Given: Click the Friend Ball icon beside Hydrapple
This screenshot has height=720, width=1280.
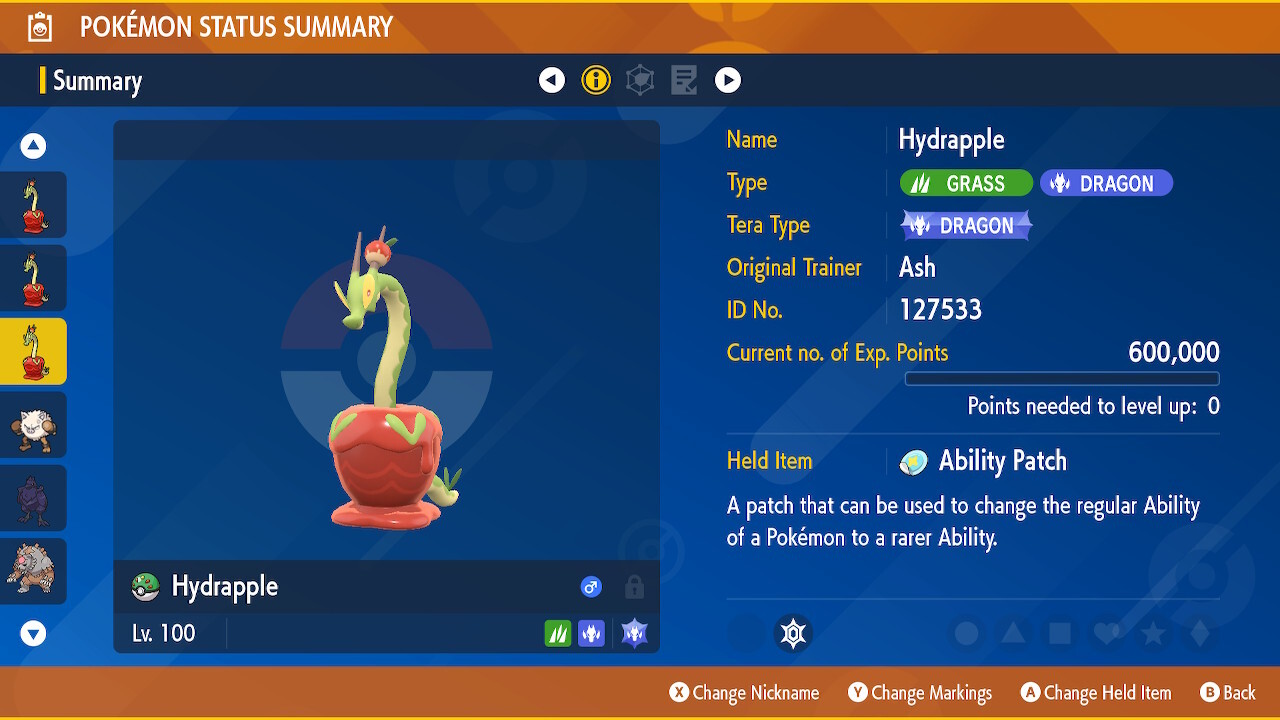Looking at the screenshot, I should pos(144,587).
